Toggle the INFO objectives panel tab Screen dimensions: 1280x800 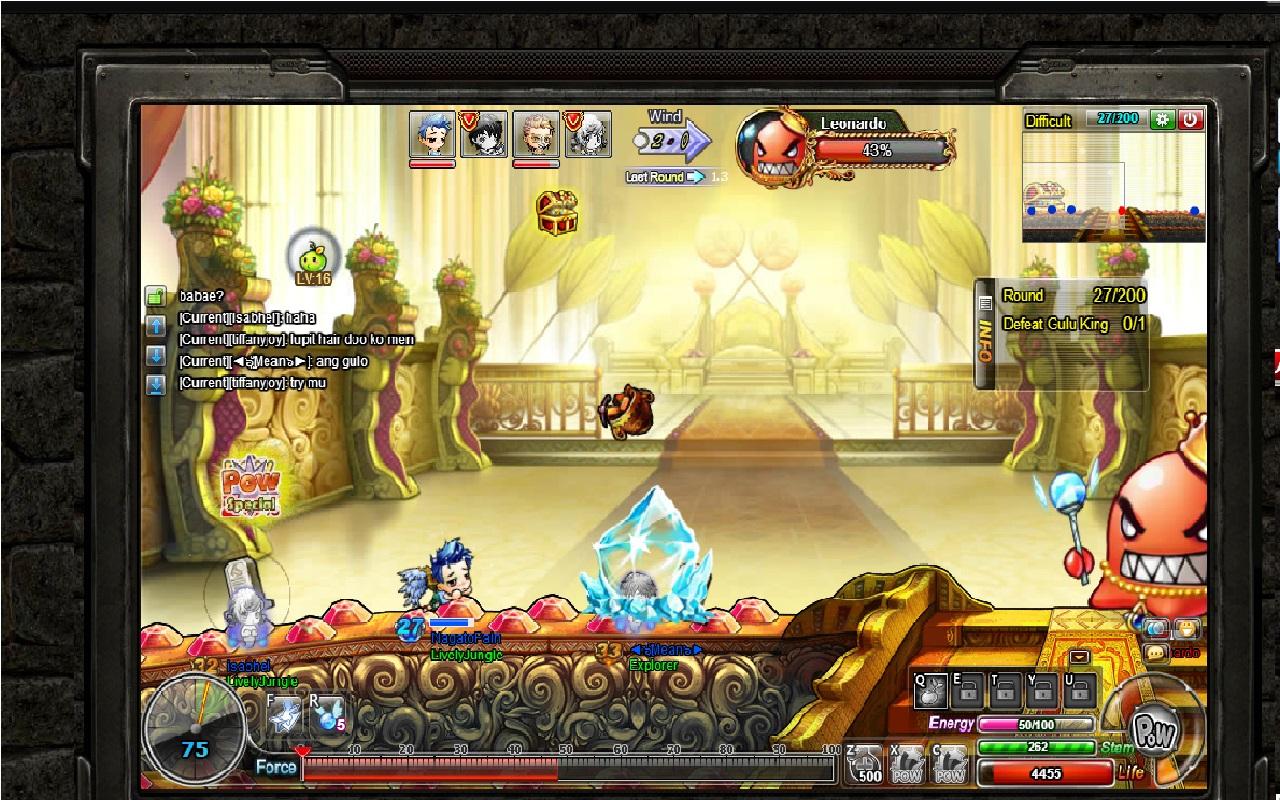click(x=985, y=334)
